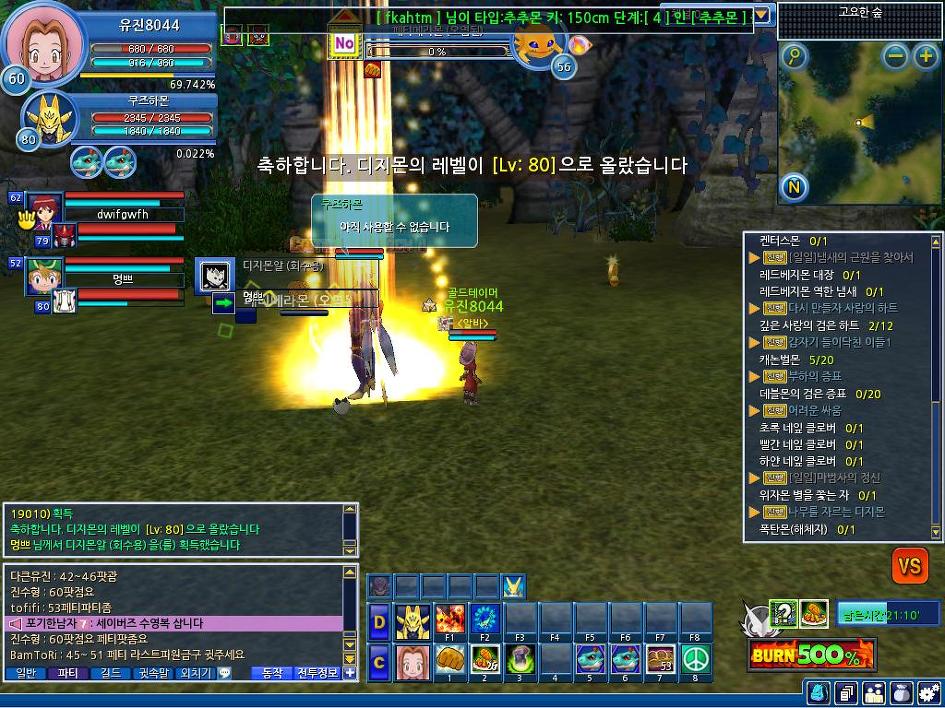945x708 pixels.
Task: Click the peace sign icon in slot 8
Action: [x=695, y=660]
